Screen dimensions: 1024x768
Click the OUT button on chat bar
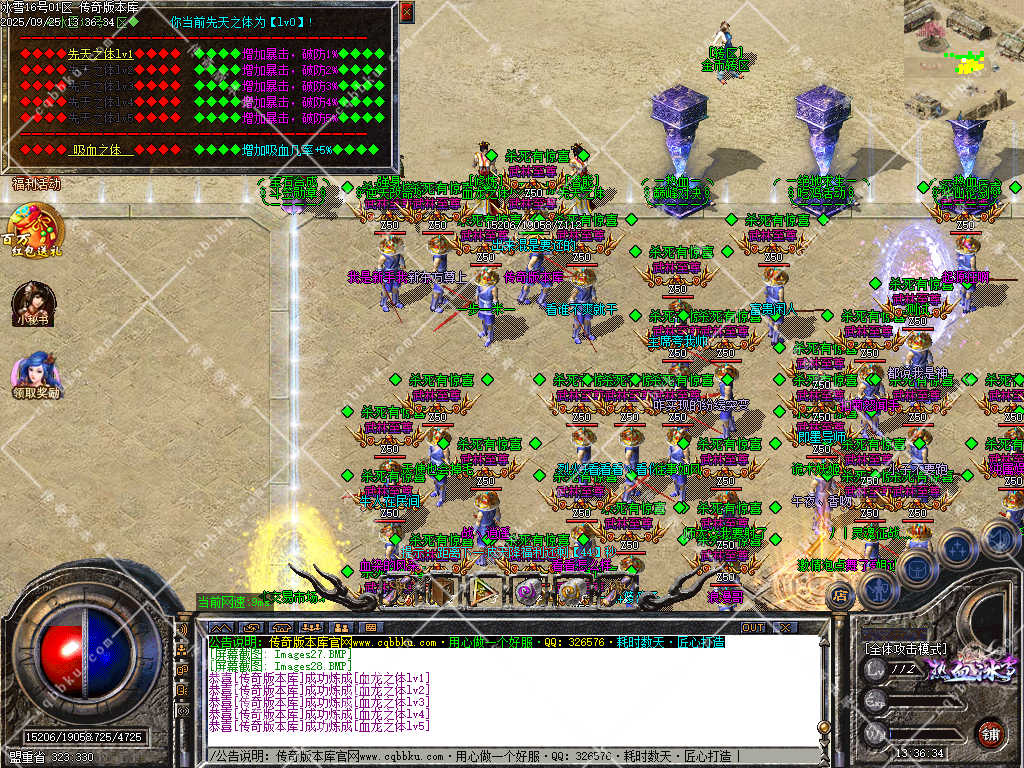coord(752,627)
